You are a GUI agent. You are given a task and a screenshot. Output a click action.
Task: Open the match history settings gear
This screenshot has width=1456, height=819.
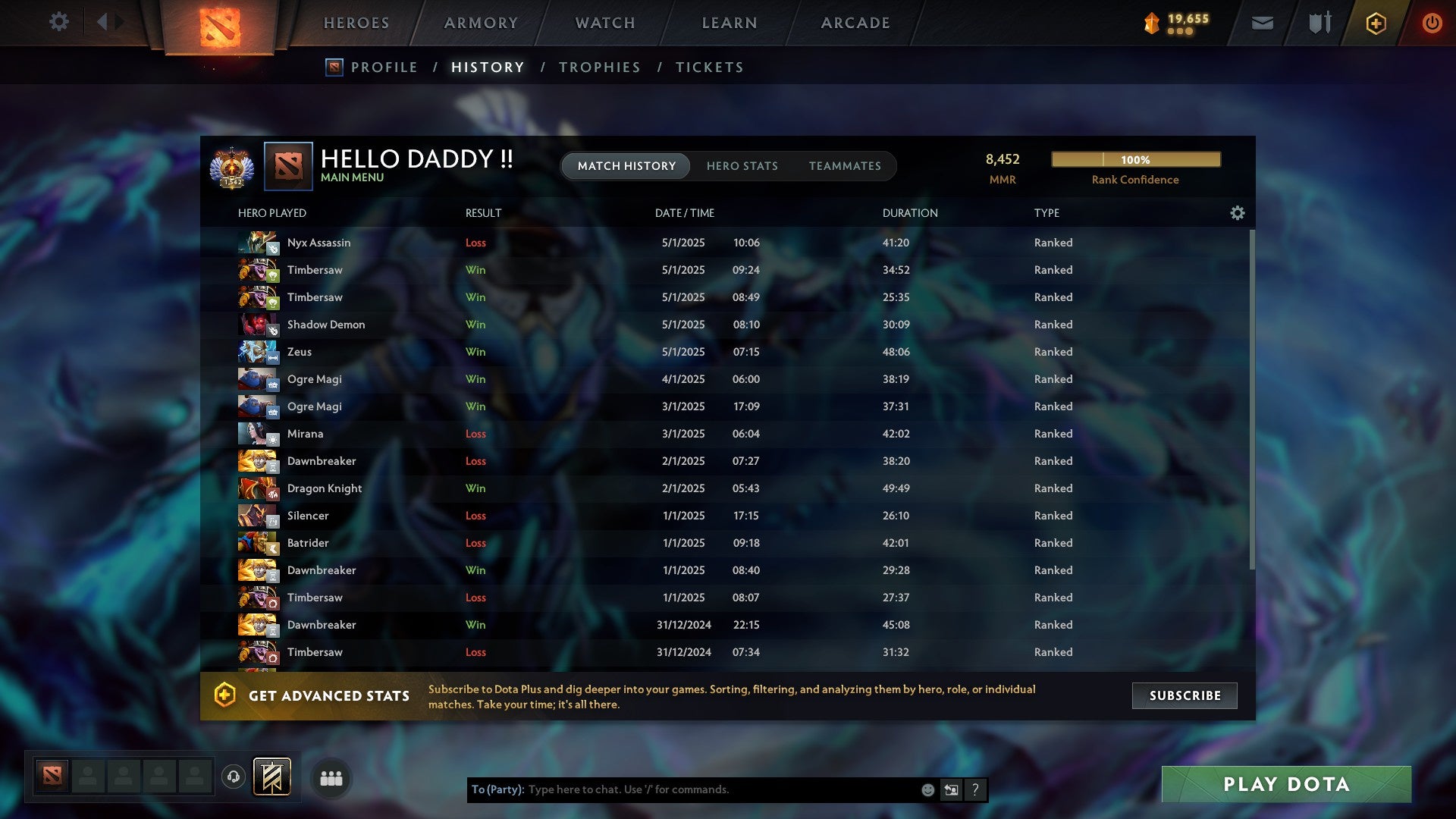pyautogui.click(x=1238, y=214)
